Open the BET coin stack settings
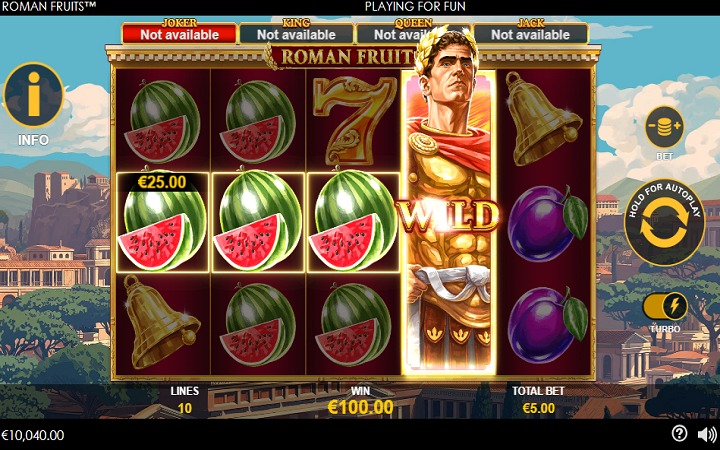 [664, 129]
